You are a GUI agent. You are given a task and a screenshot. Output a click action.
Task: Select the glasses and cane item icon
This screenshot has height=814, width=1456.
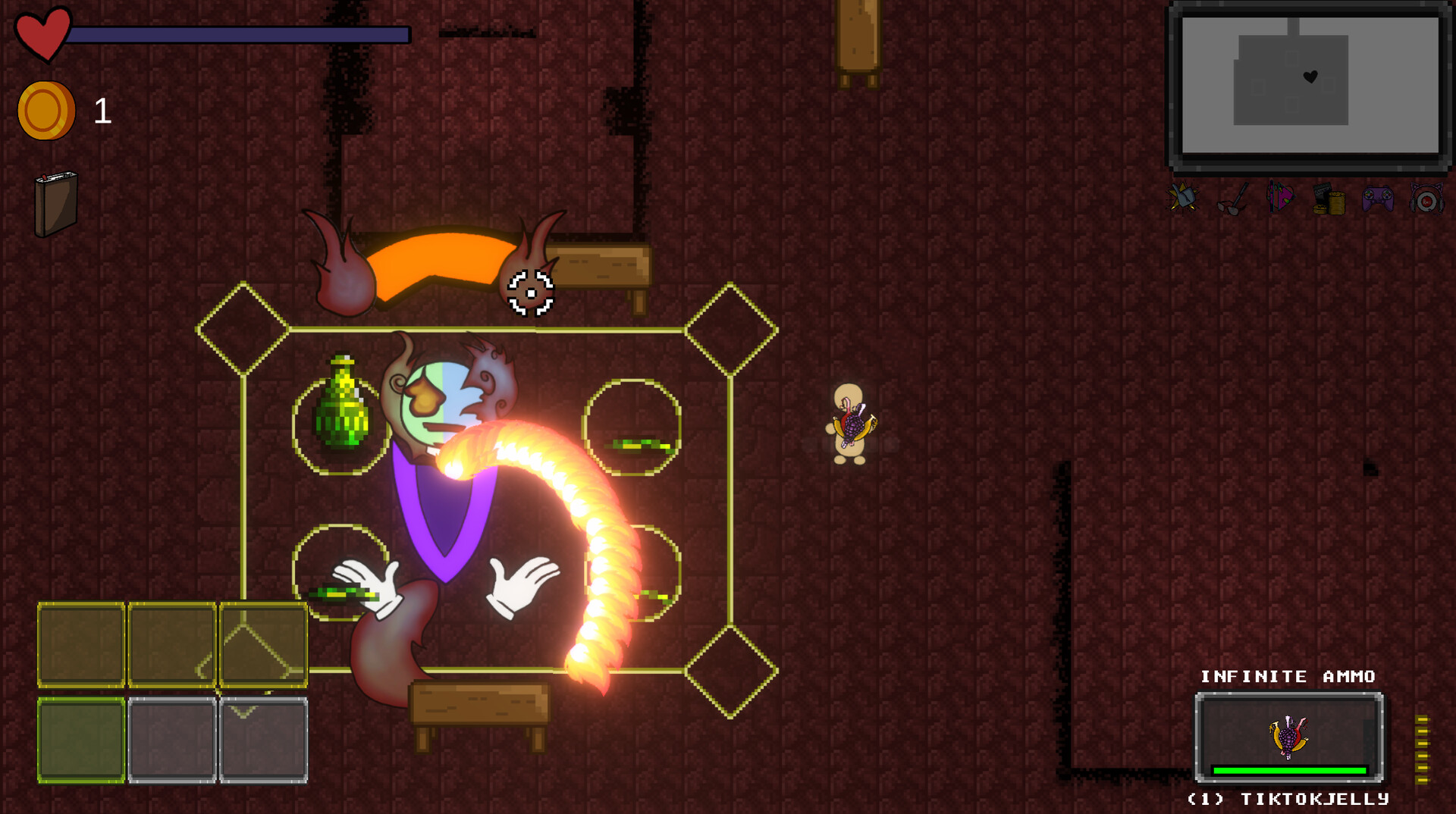(1232, 199)
